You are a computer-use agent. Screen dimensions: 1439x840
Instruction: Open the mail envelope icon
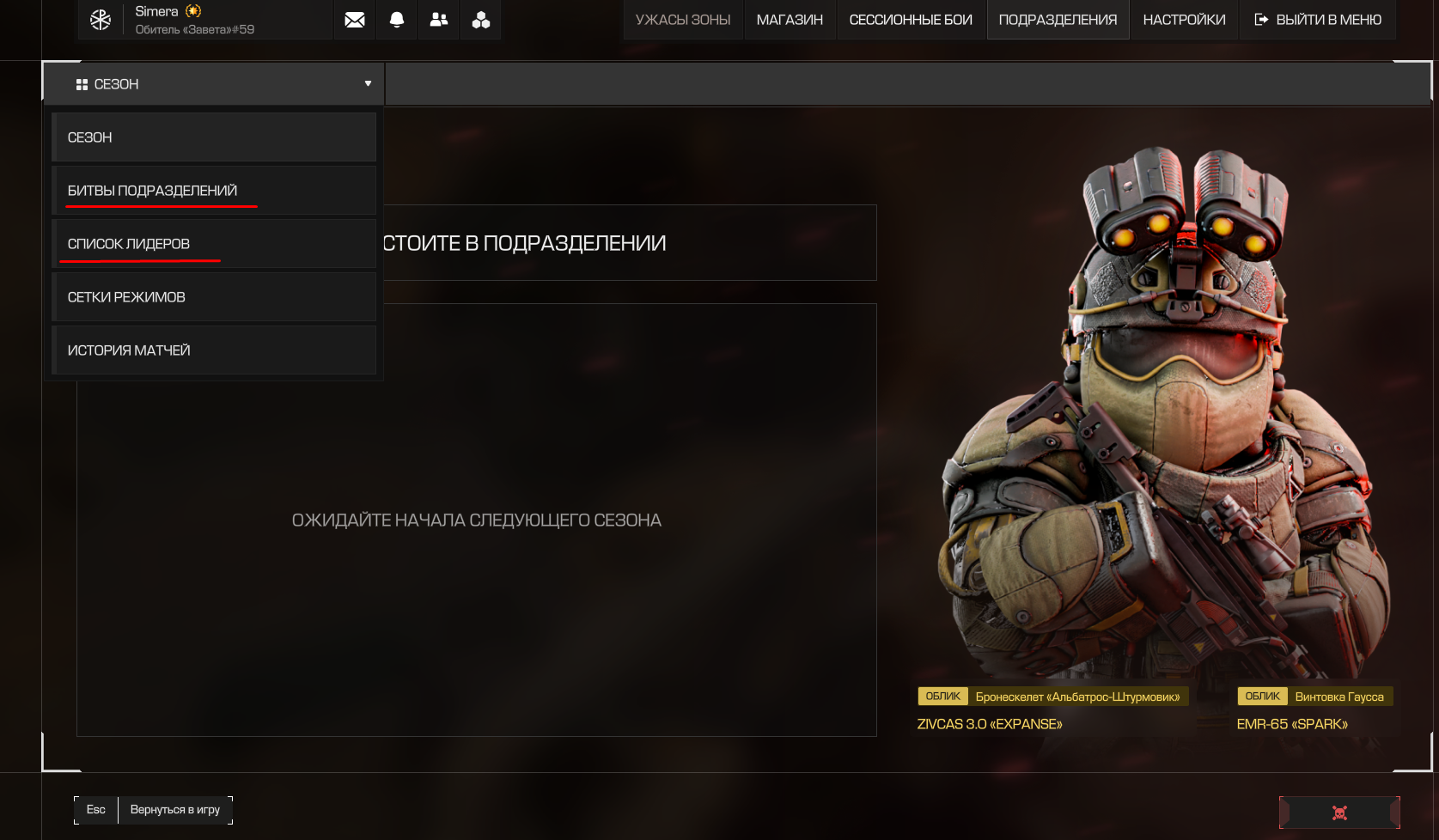354,20
